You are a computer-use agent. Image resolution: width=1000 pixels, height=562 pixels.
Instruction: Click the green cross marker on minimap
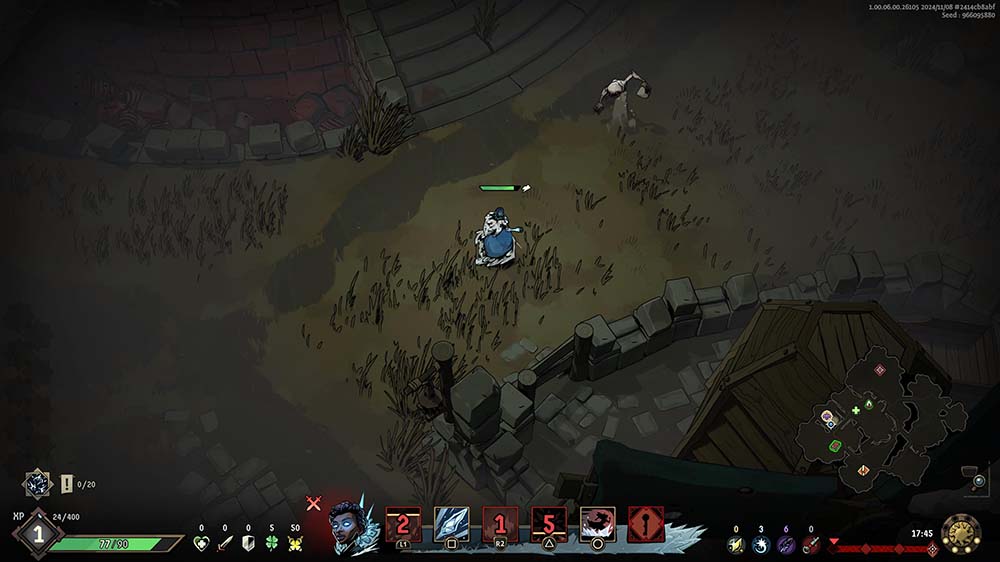click(855, 410)
